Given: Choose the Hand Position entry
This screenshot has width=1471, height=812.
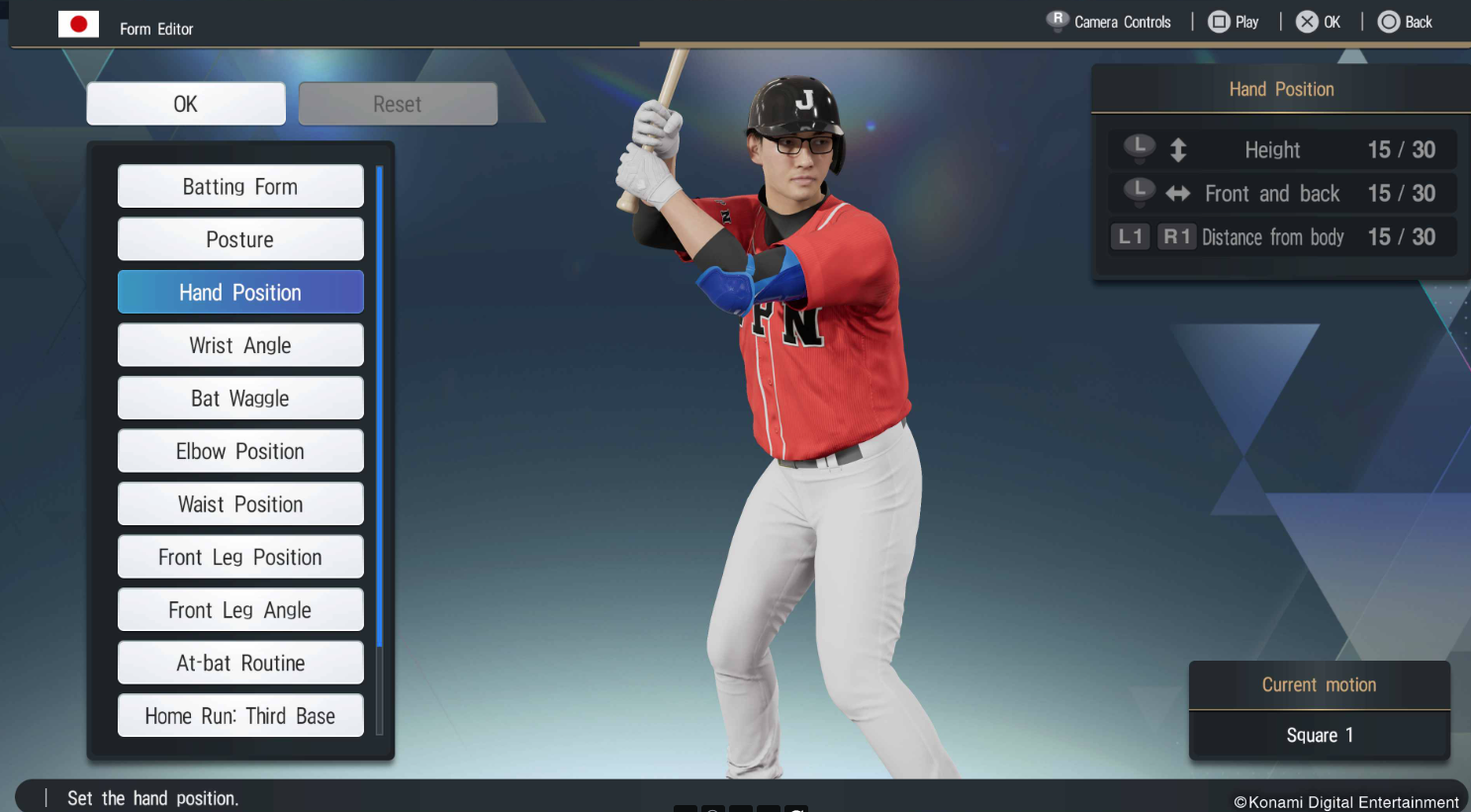Looking at the screenshot, I should pyautogui.click(x=240, y=293).
